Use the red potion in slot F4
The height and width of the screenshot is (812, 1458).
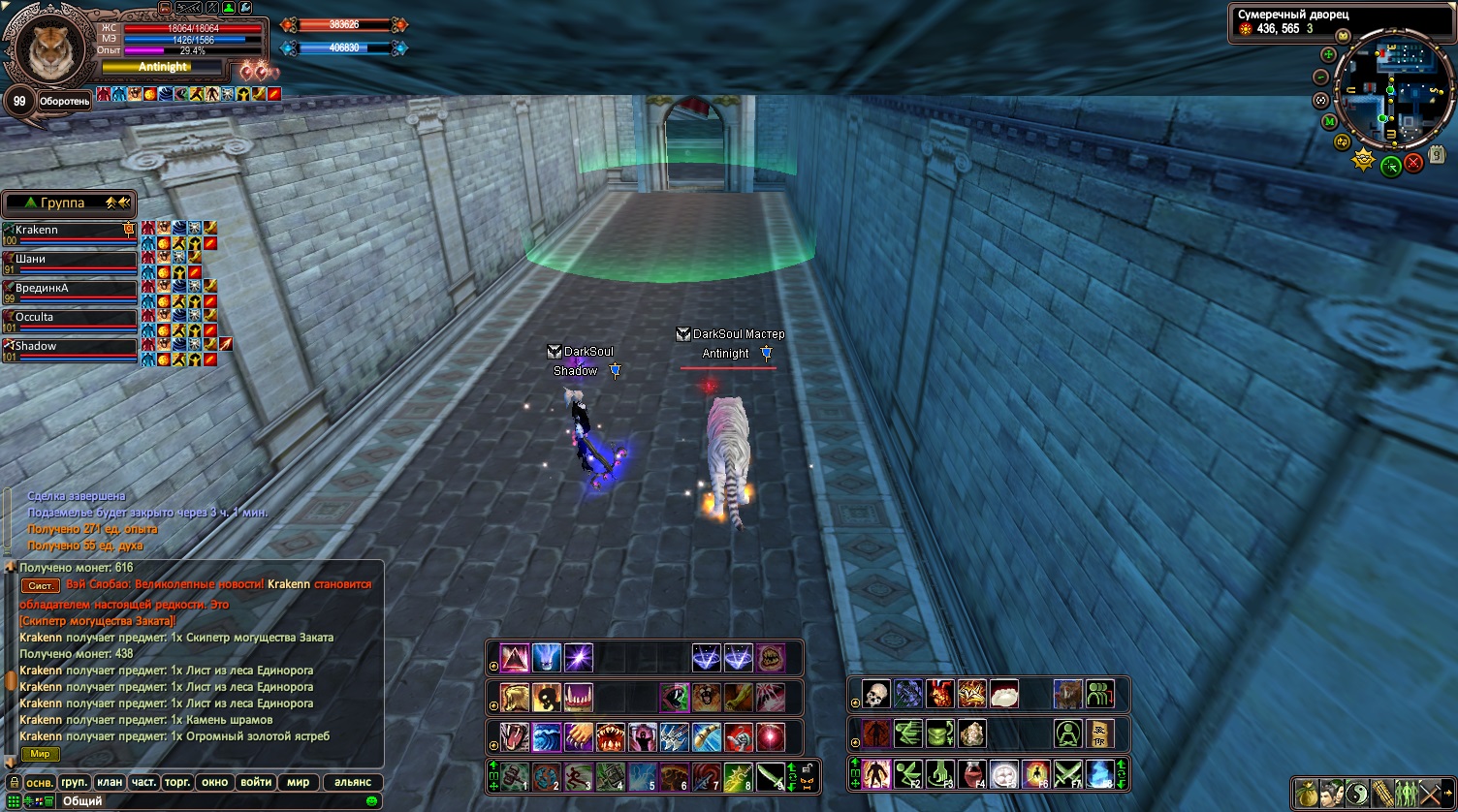pos(972,774)
